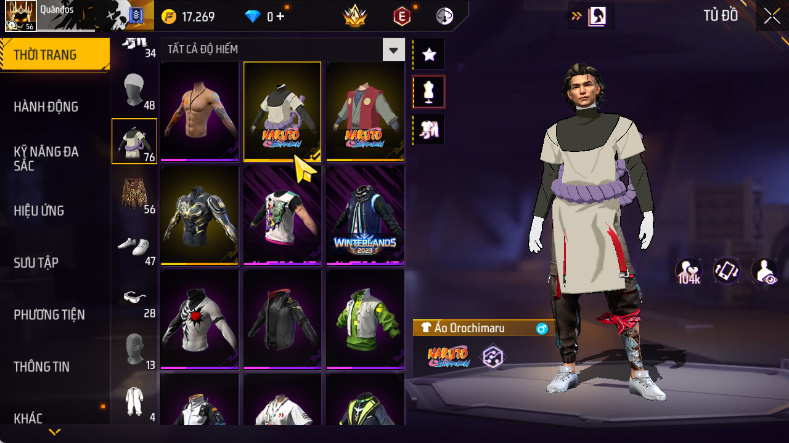This screenshot has width=789, height=443.
Task: Close the Tủ Đồ vault screen
Action: [772, 16]
